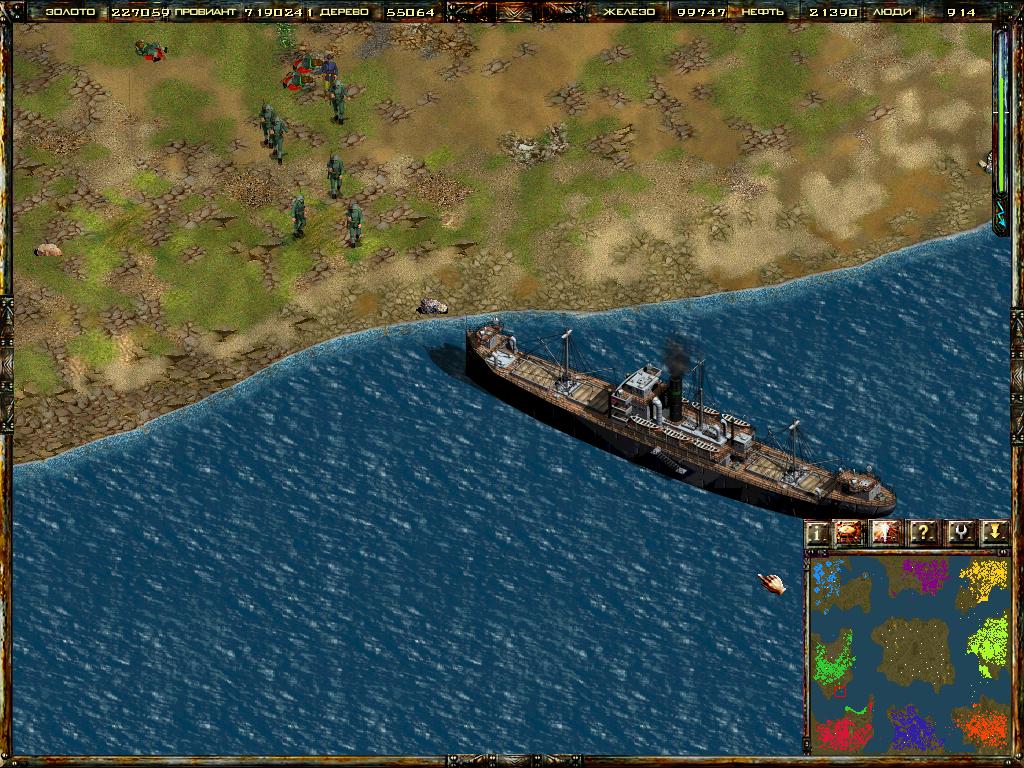
Task: Open options with the wrench button
Action: 958,532
